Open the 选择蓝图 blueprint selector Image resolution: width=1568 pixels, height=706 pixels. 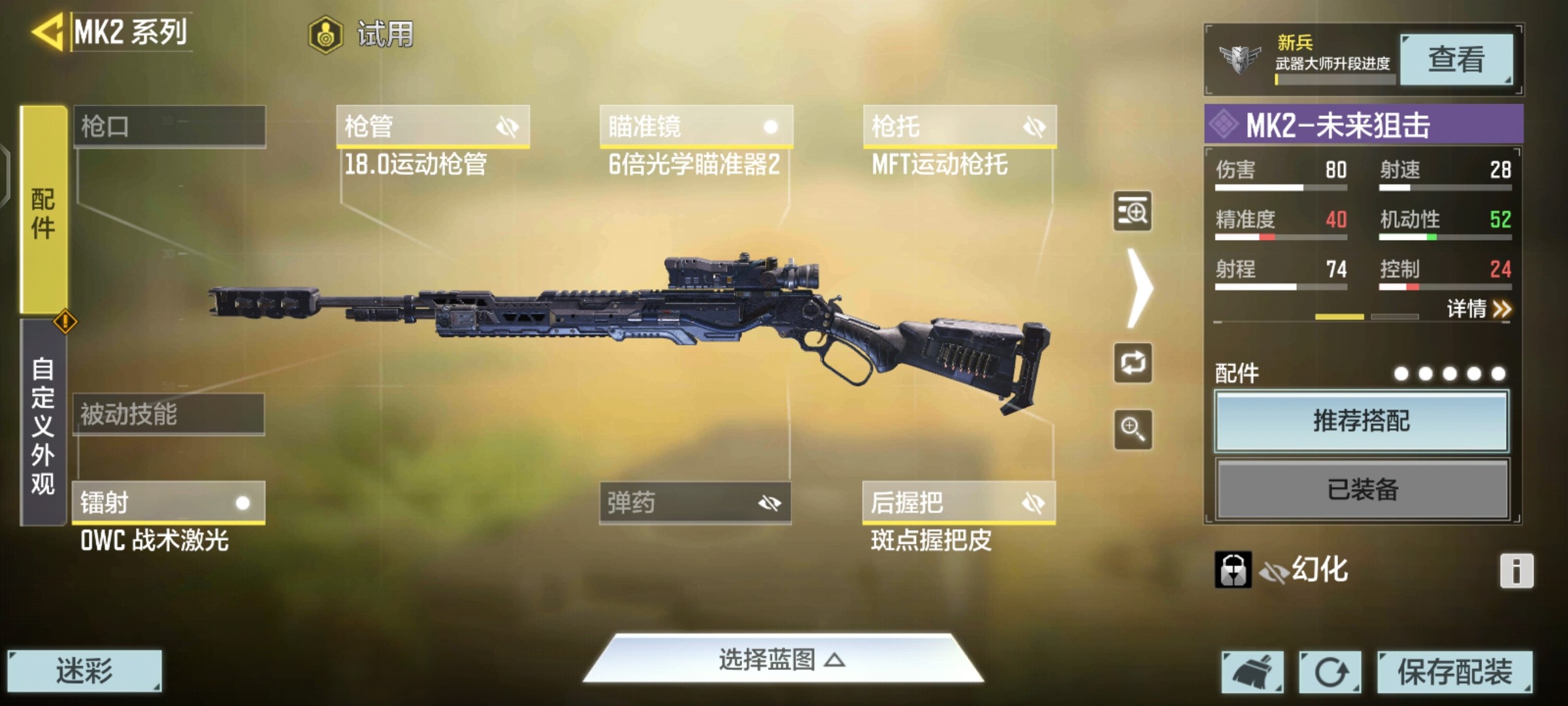tap(783, 660)
